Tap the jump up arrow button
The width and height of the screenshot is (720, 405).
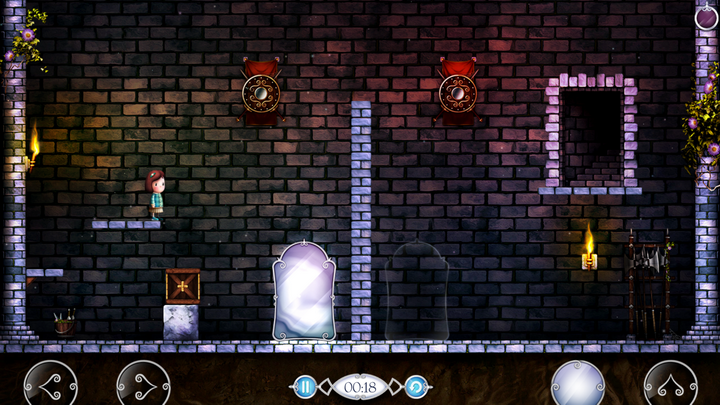tap(670, 384)
